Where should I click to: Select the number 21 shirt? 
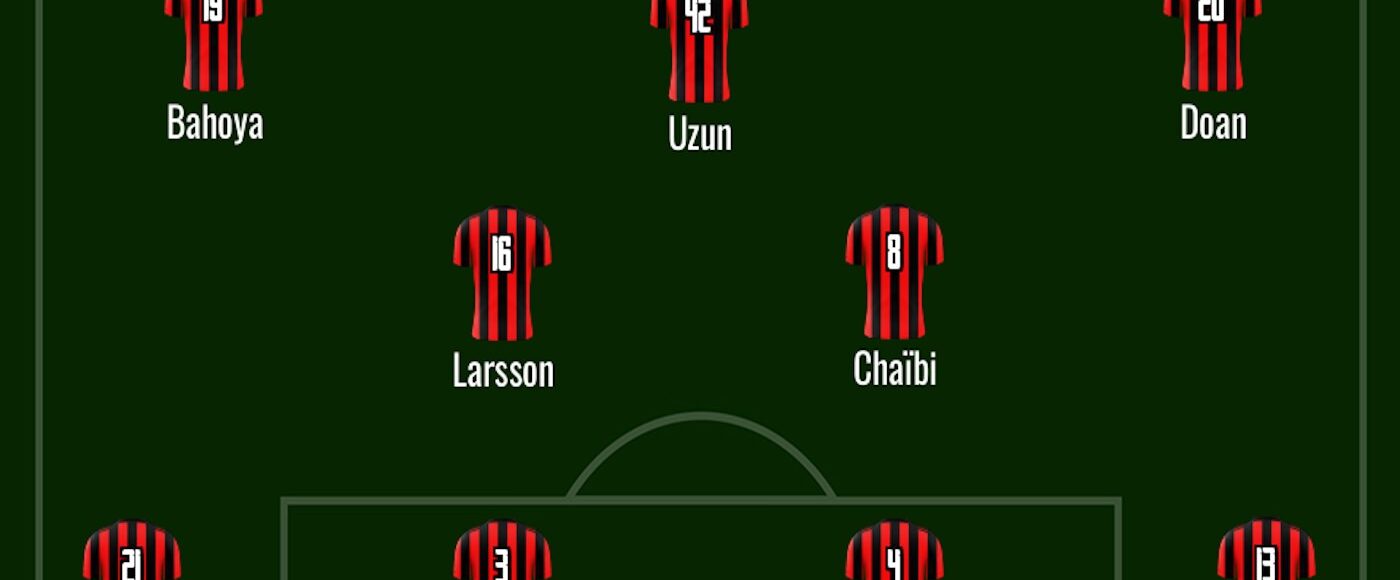pyautogui.click(x=132, y=552)
